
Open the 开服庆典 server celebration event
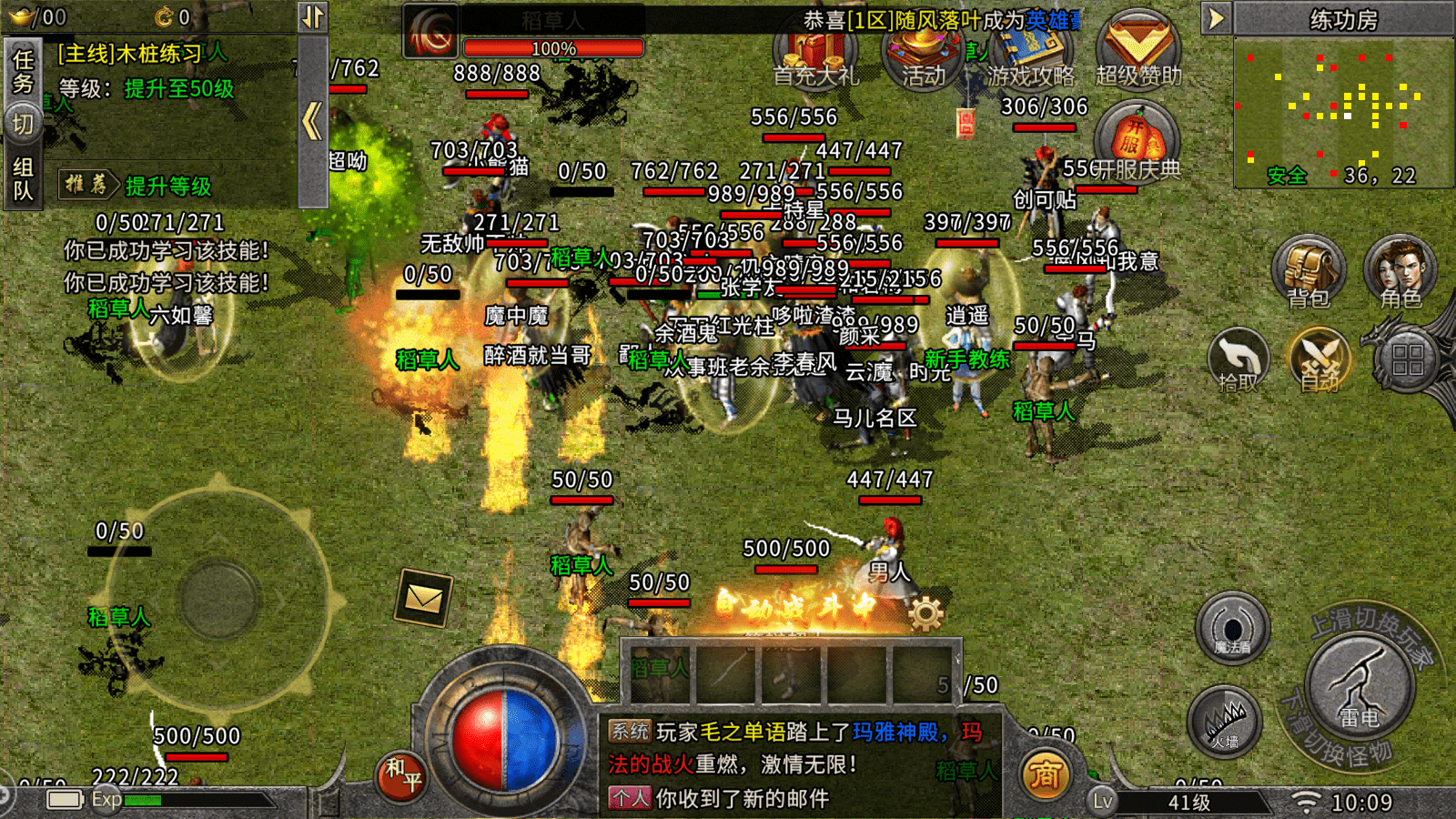pos(1137,143)
